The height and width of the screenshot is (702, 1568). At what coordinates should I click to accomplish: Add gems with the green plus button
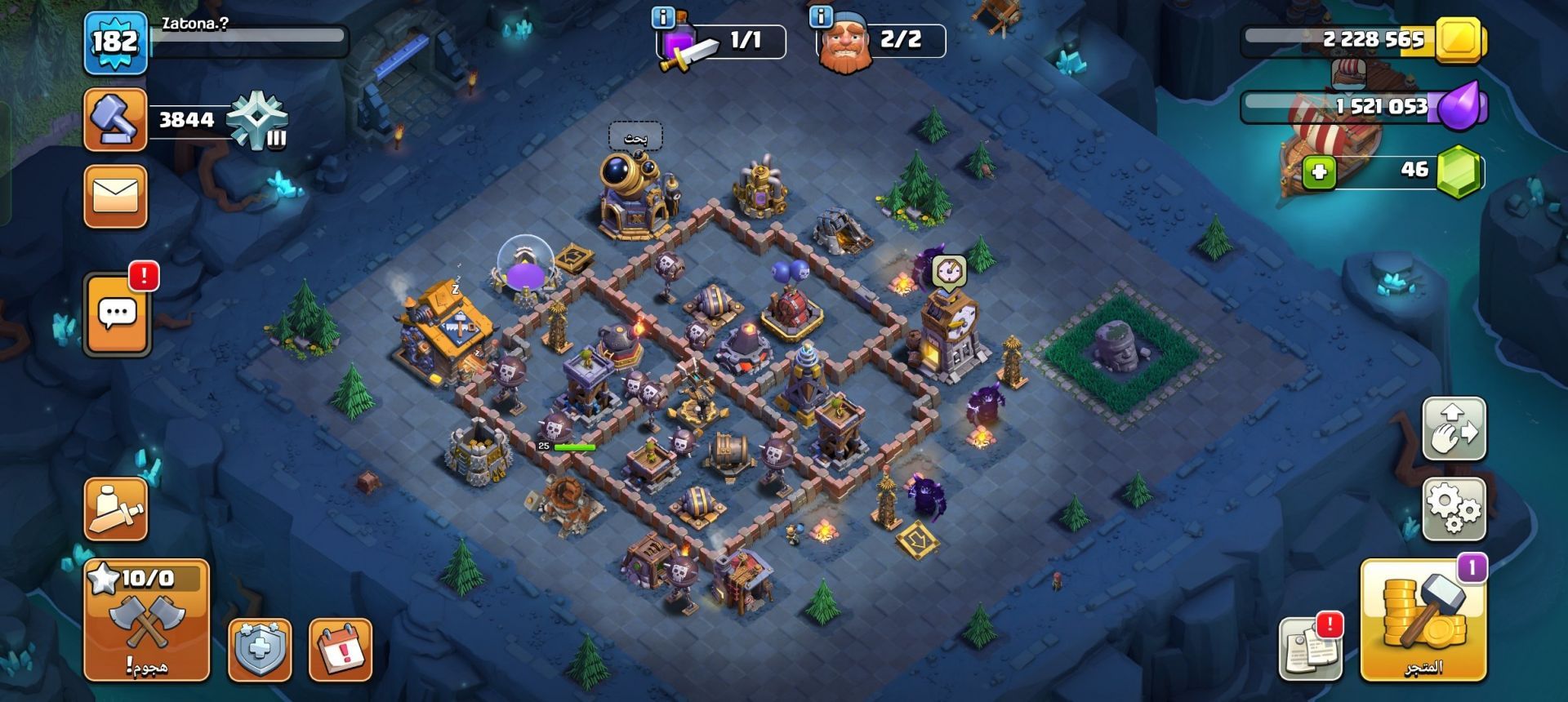[x=1318, y=172]
